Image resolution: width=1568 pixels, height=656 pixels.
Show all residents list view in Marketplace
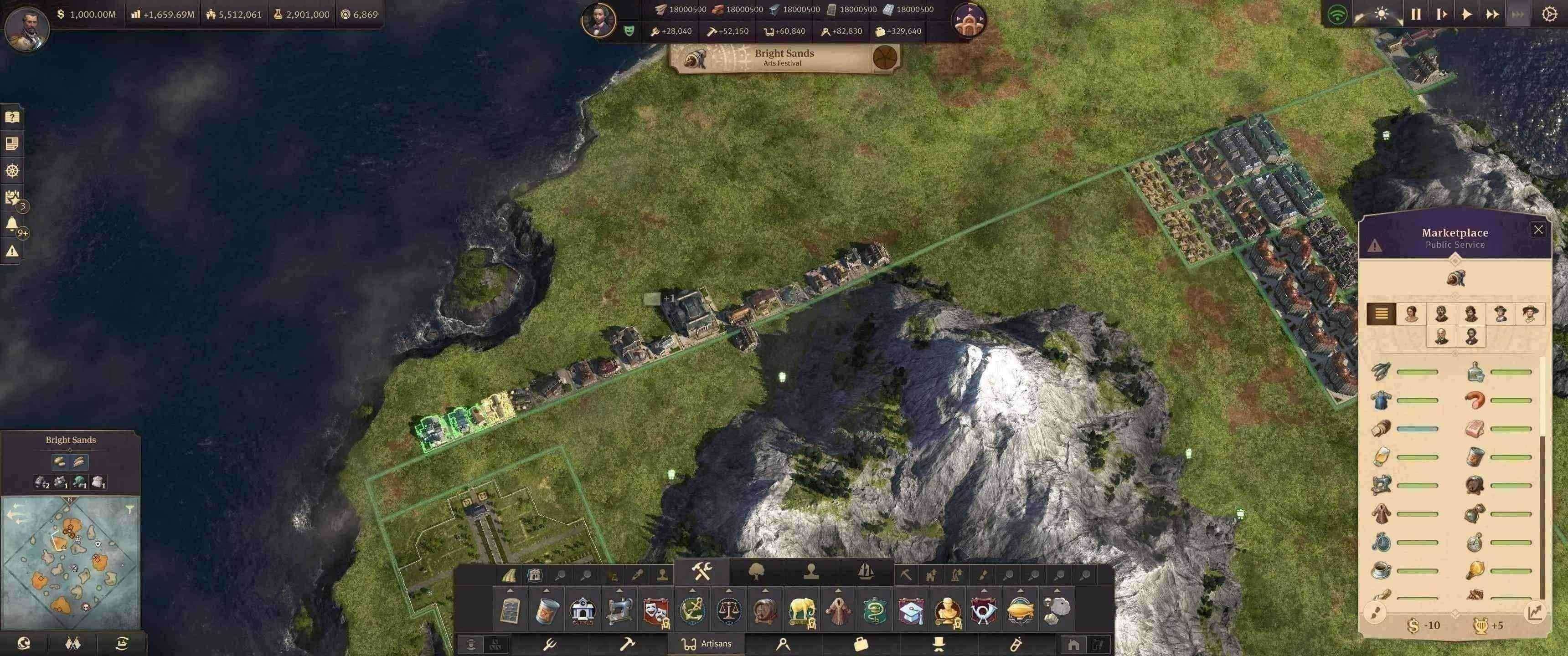click(x=1381, y=313)
